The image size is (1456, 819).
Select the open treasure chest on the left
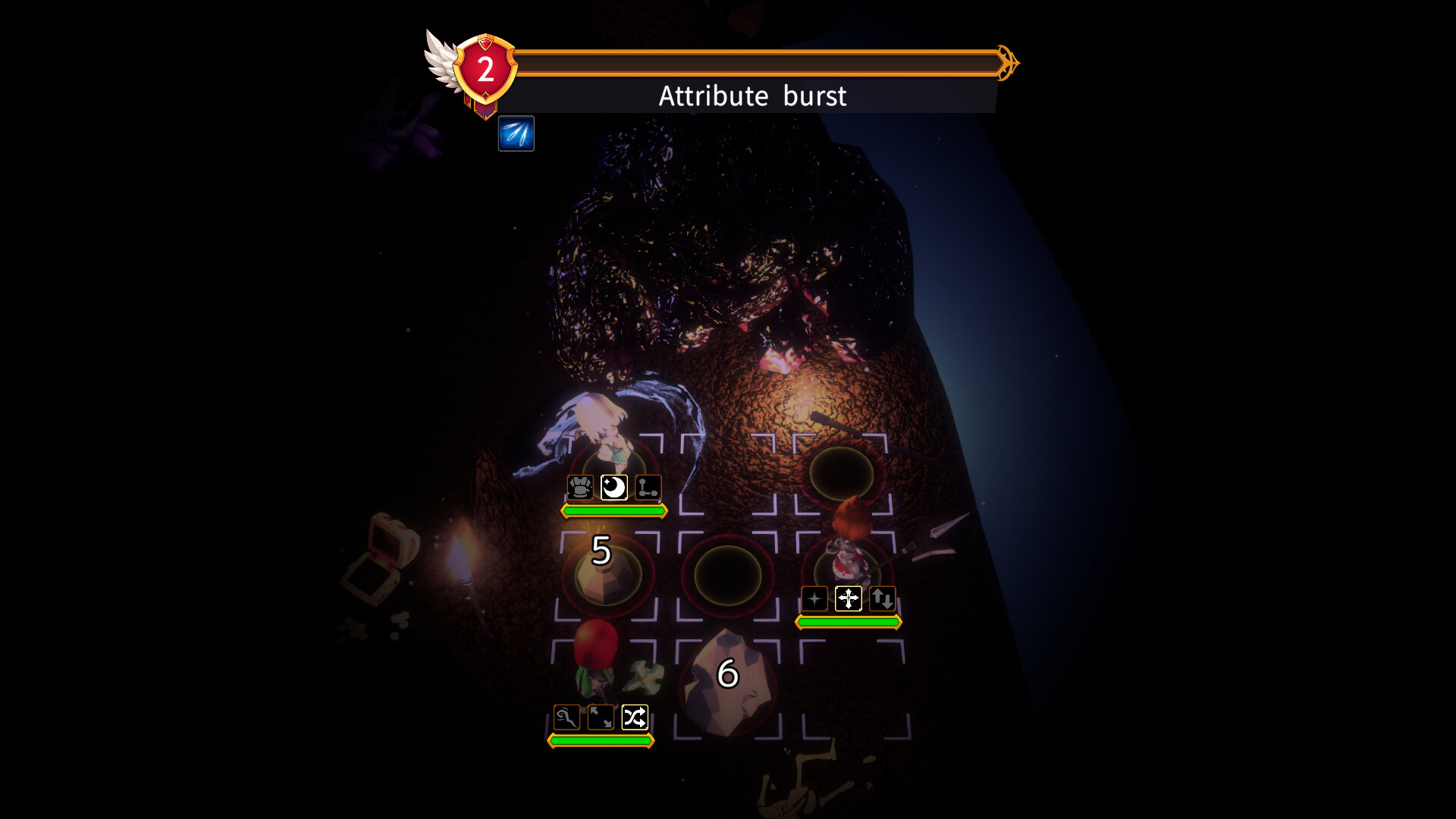(x=387, y=546)
